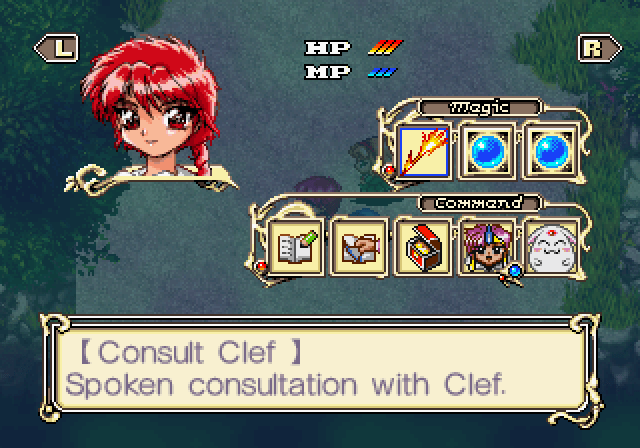Viewport: 640px width, 448px height.
Task: Open the diary notebook command
Action: coord(295,245)
